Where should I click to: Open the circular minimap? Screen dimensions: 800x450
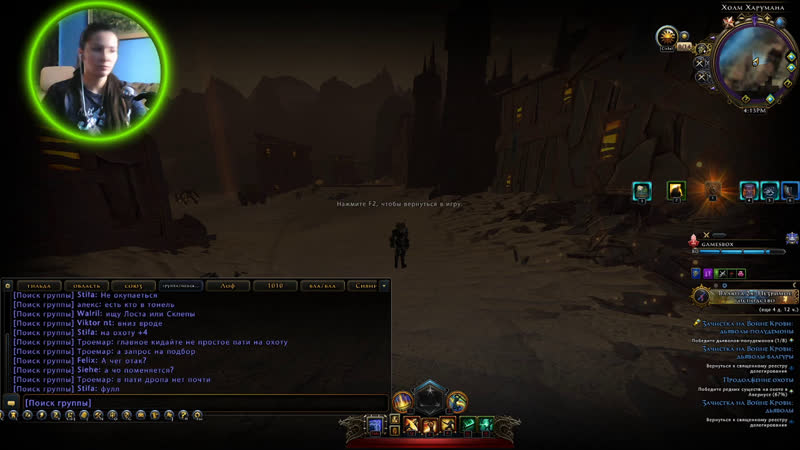pos(748,60)
